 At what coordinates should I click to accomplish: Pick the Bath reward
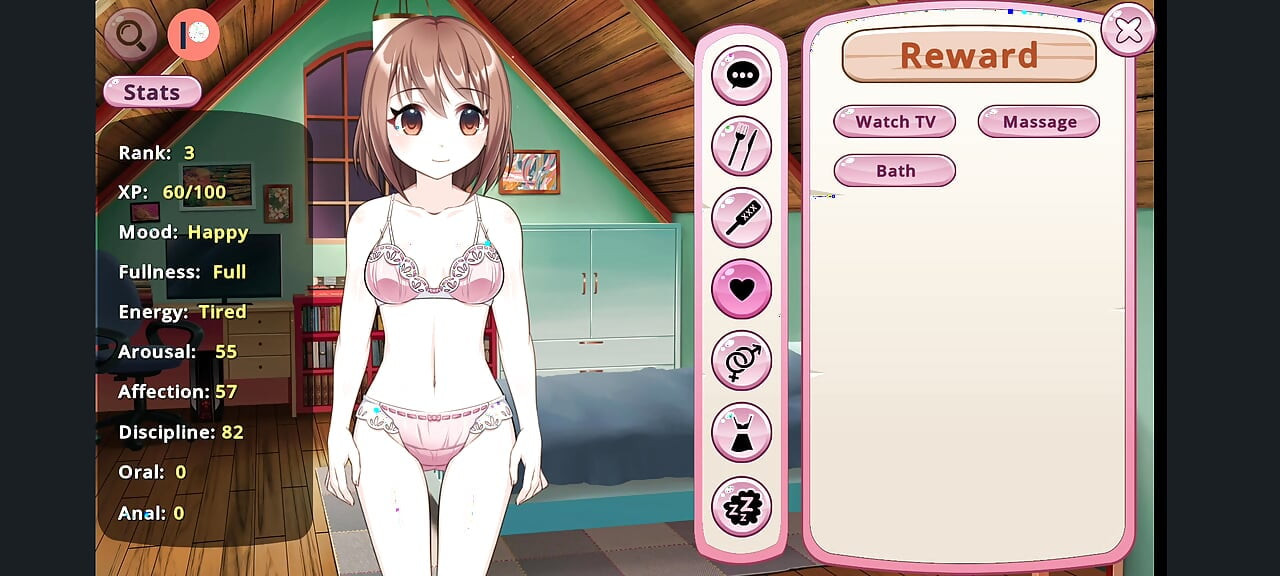click(894, 171)
